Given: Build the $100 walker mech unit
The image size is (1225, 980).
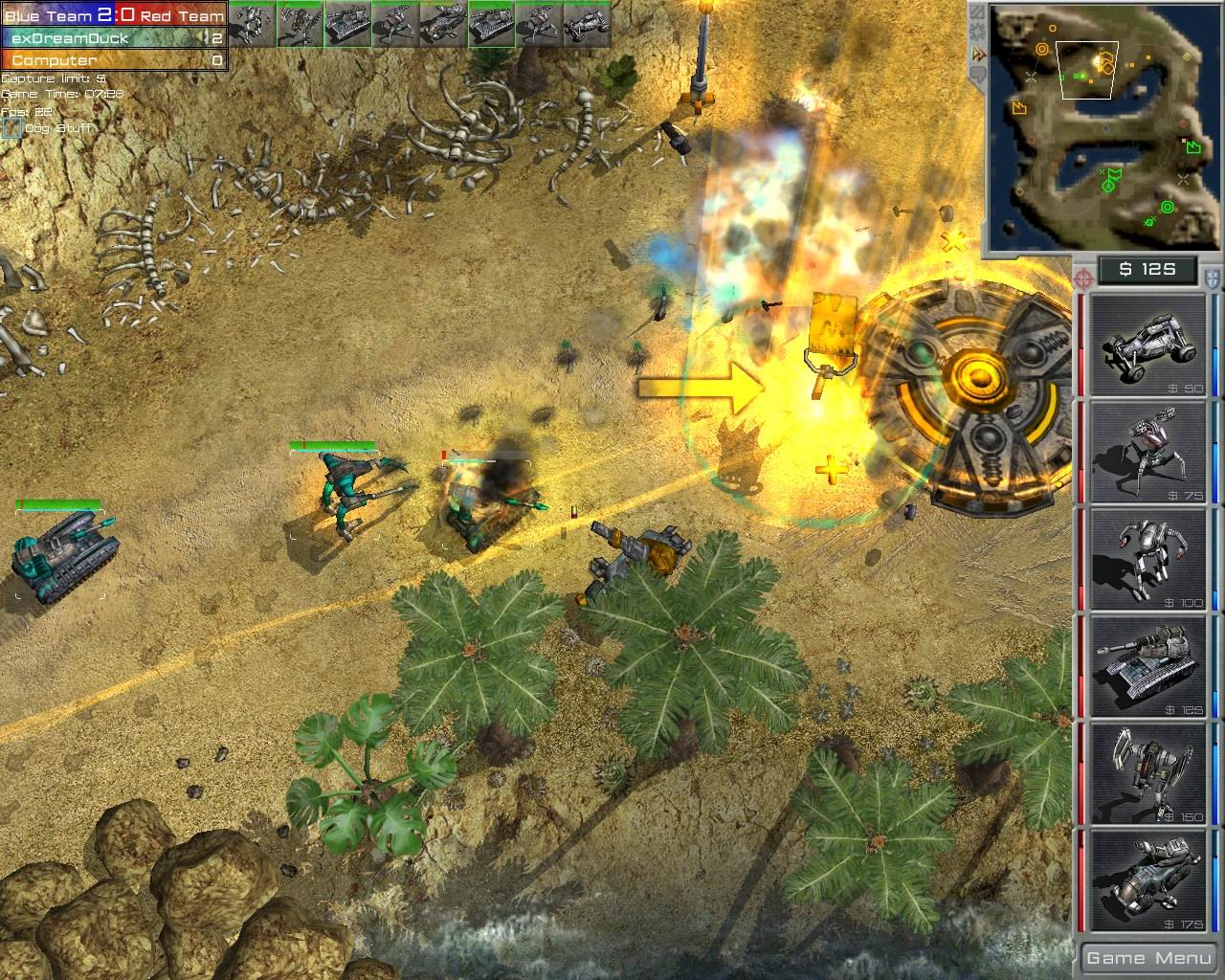Looking at the screenshot, I should pos(1145,560).
